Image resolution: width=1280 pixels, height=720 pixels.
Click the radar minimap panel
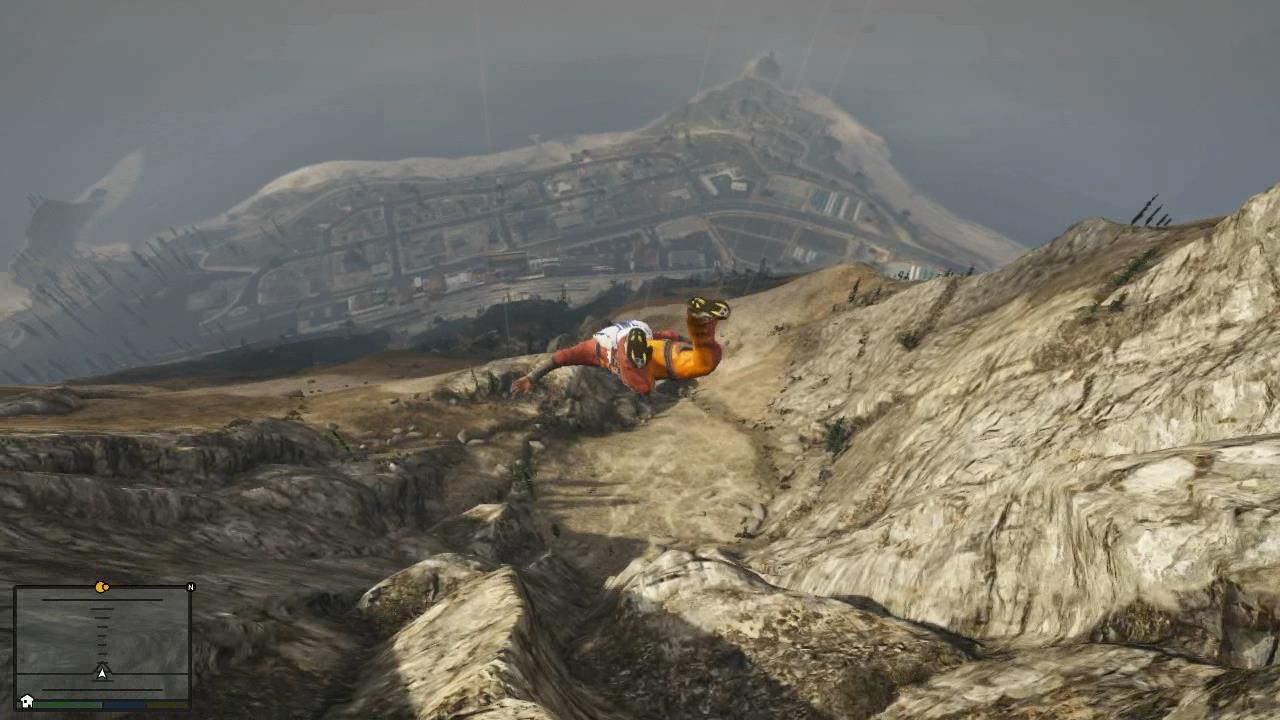click(102, 640)
